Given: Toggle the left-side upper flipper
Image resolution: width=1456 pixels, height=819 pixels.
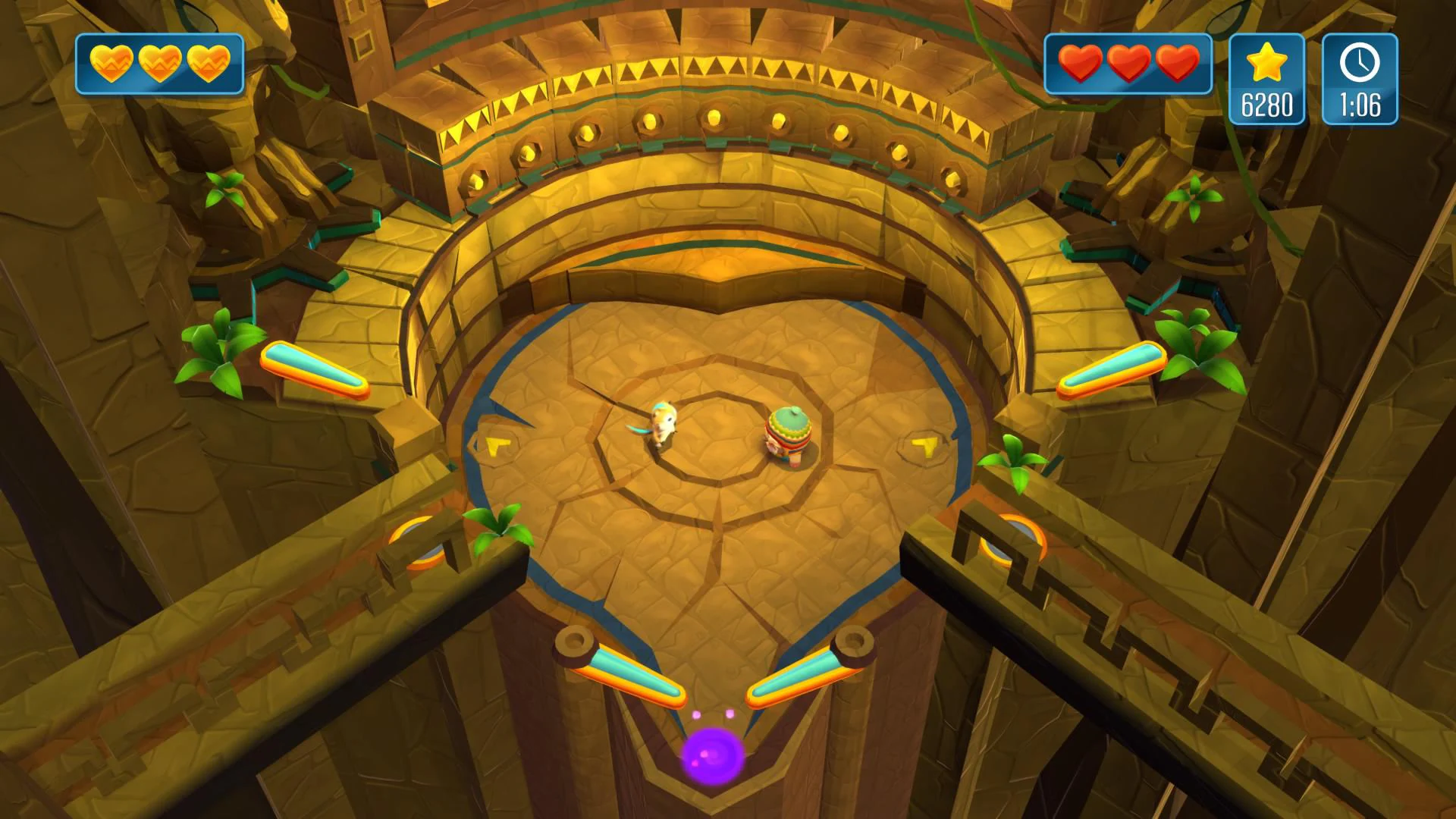Looking at the screenshot, I should [x=315, y=370].
